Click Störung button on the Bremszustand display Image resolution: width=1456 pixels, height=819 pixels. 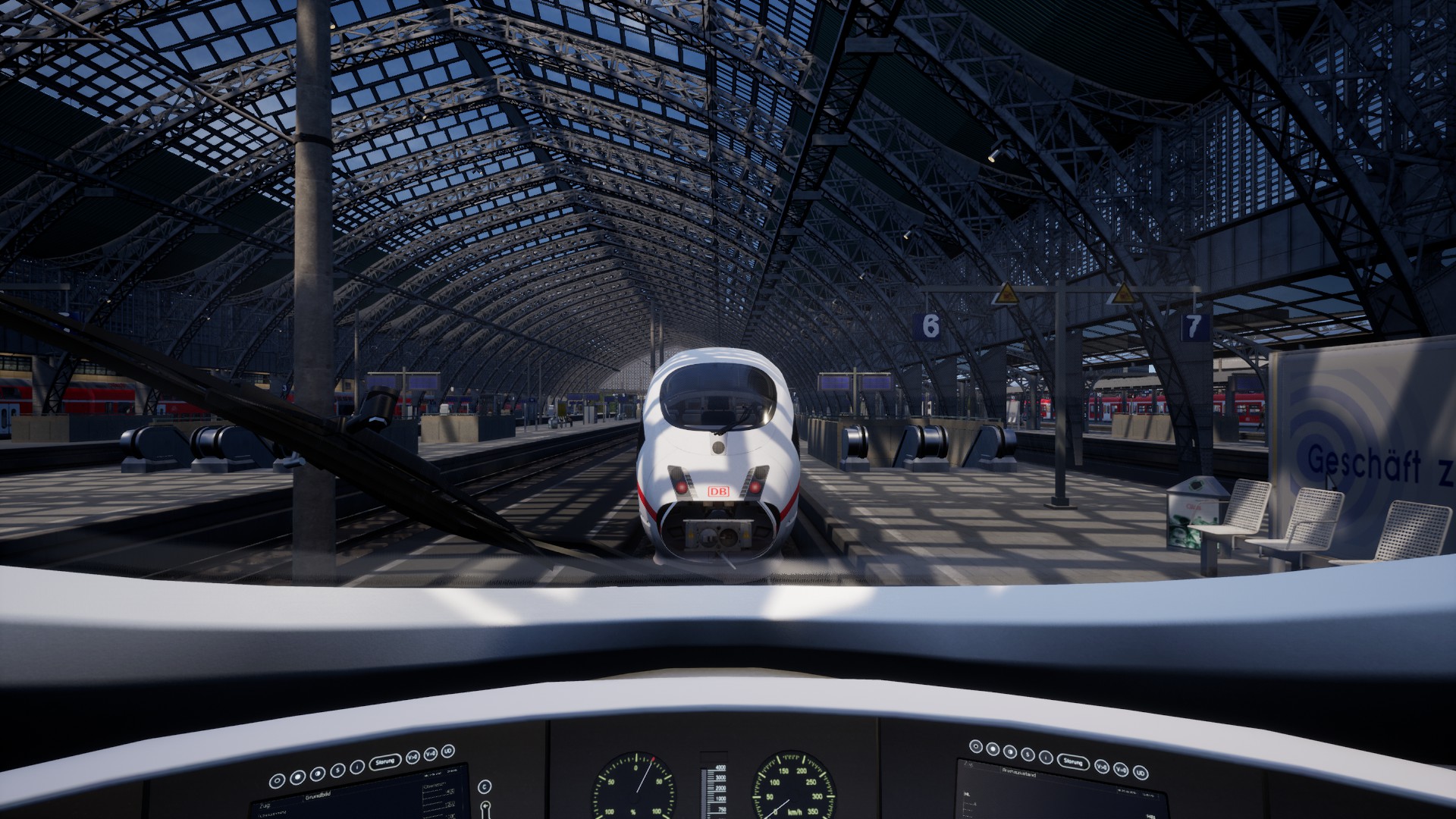point(1072,761)
